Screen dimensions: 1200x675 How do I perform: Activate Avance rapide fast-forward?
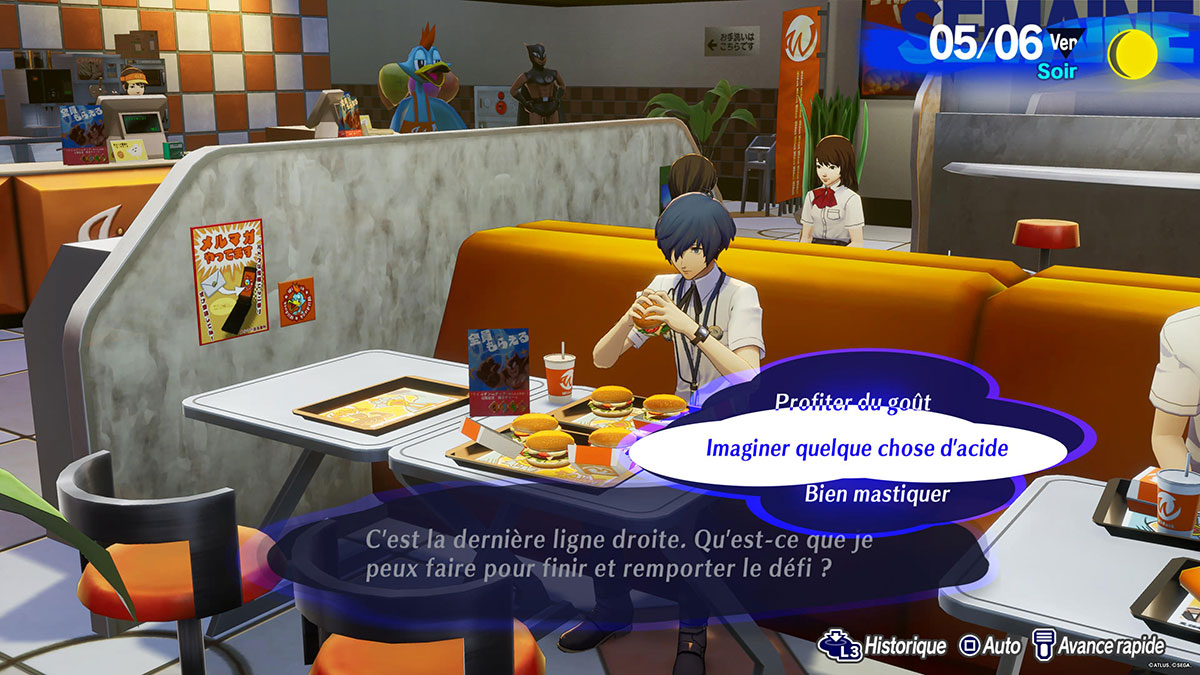[x=1098, y=646]
